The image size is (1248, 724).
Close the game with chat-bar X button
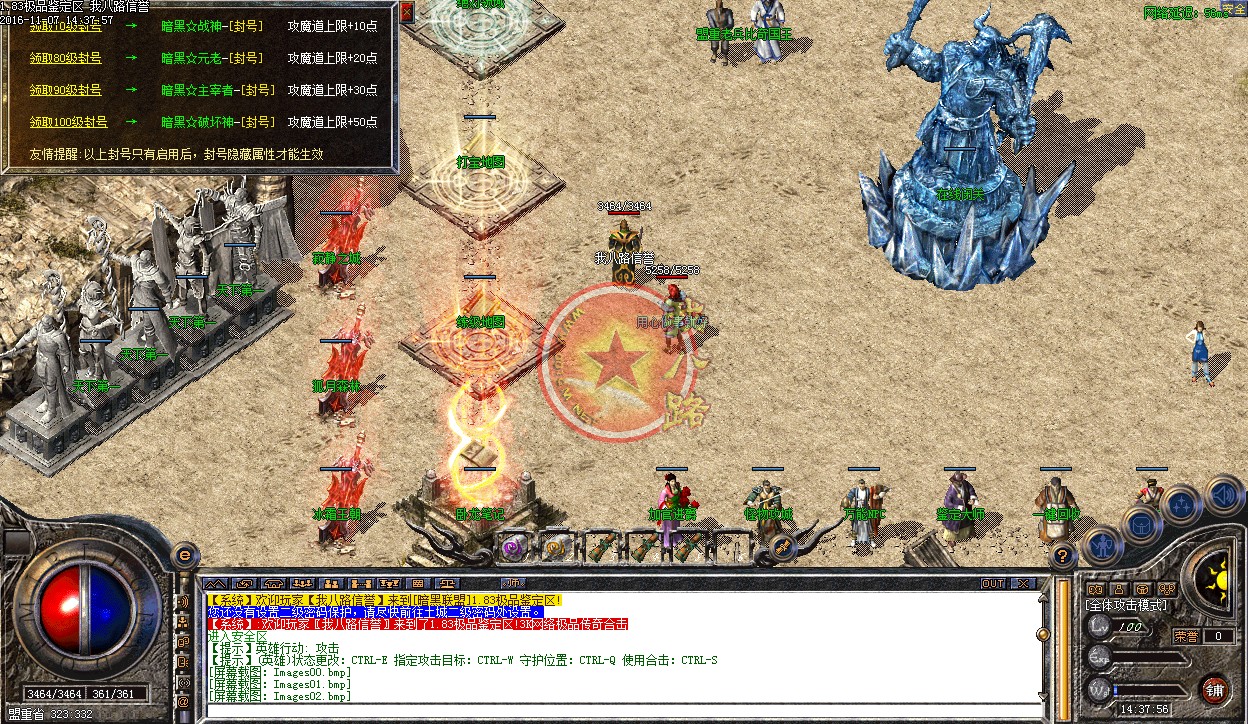point(1022,583)
